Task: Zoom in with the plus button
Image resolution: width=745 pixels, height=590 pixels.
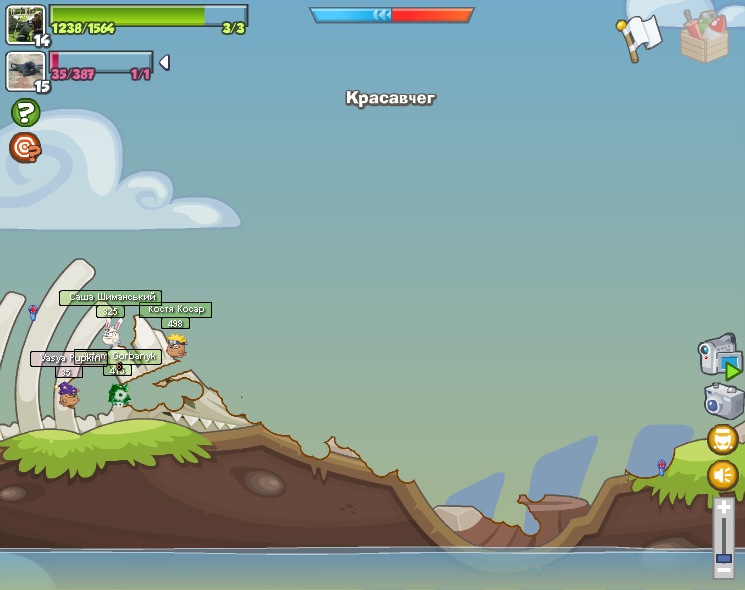Action: [x=724, y=508]
